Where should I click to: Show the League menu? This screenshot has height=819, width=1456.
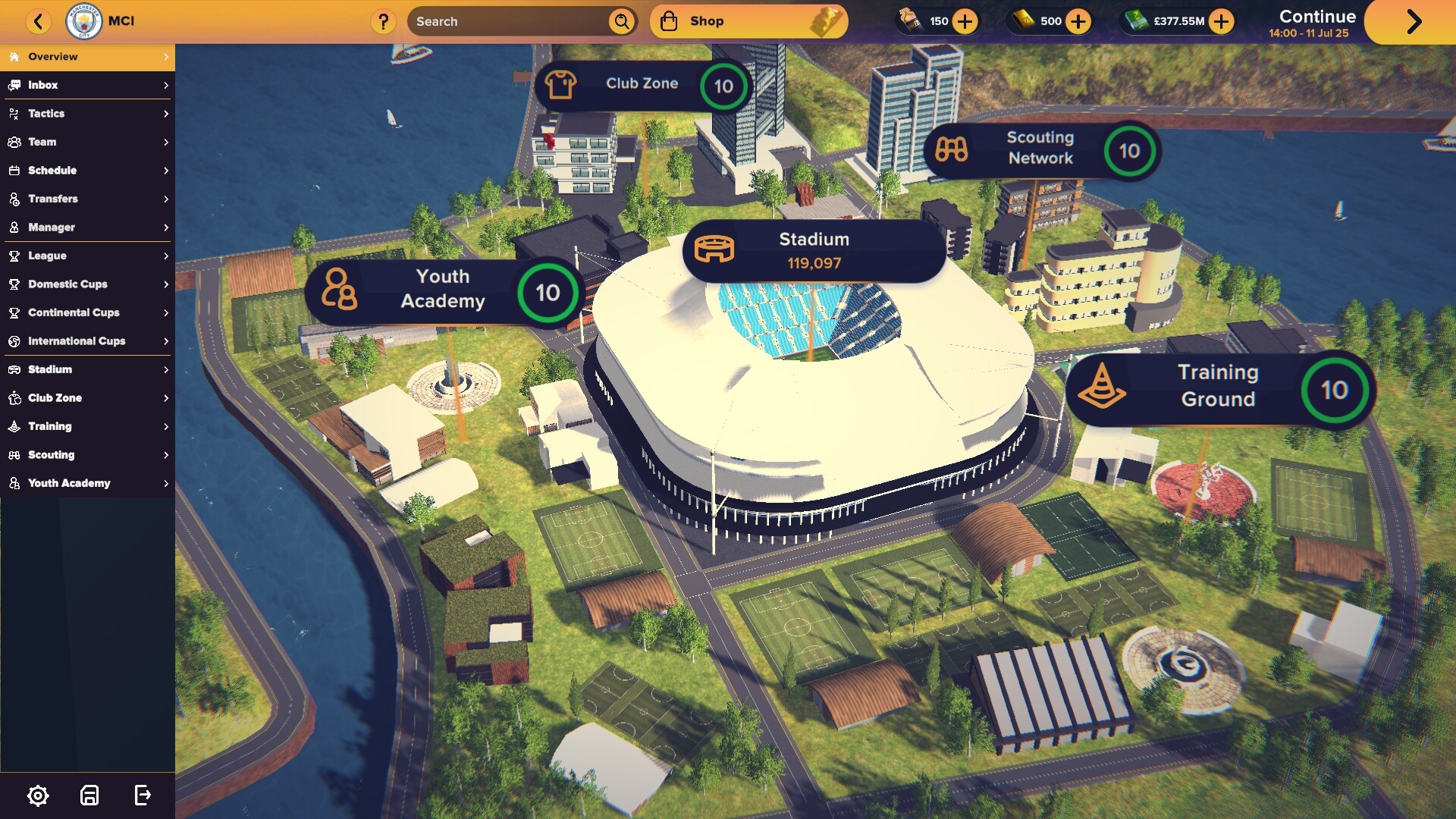[87, 256]
